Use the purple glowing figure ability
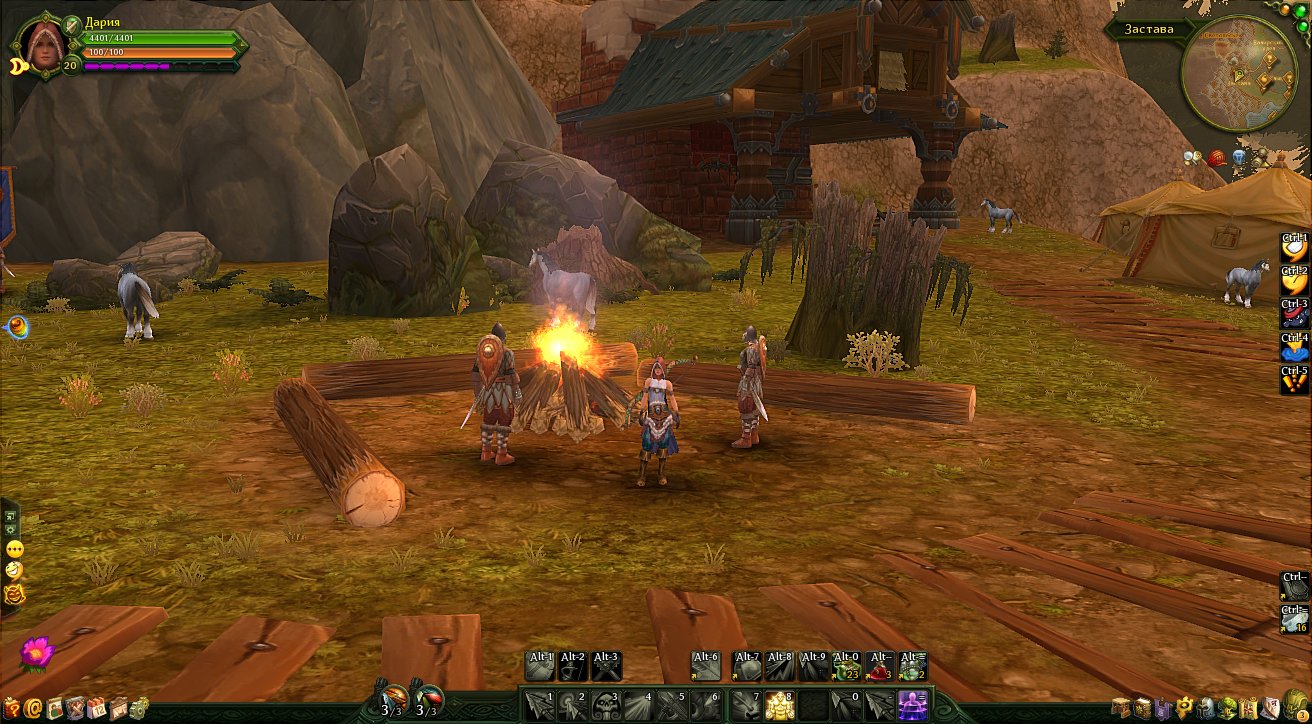The image size is (1312, 724). (x=911, y=704)
